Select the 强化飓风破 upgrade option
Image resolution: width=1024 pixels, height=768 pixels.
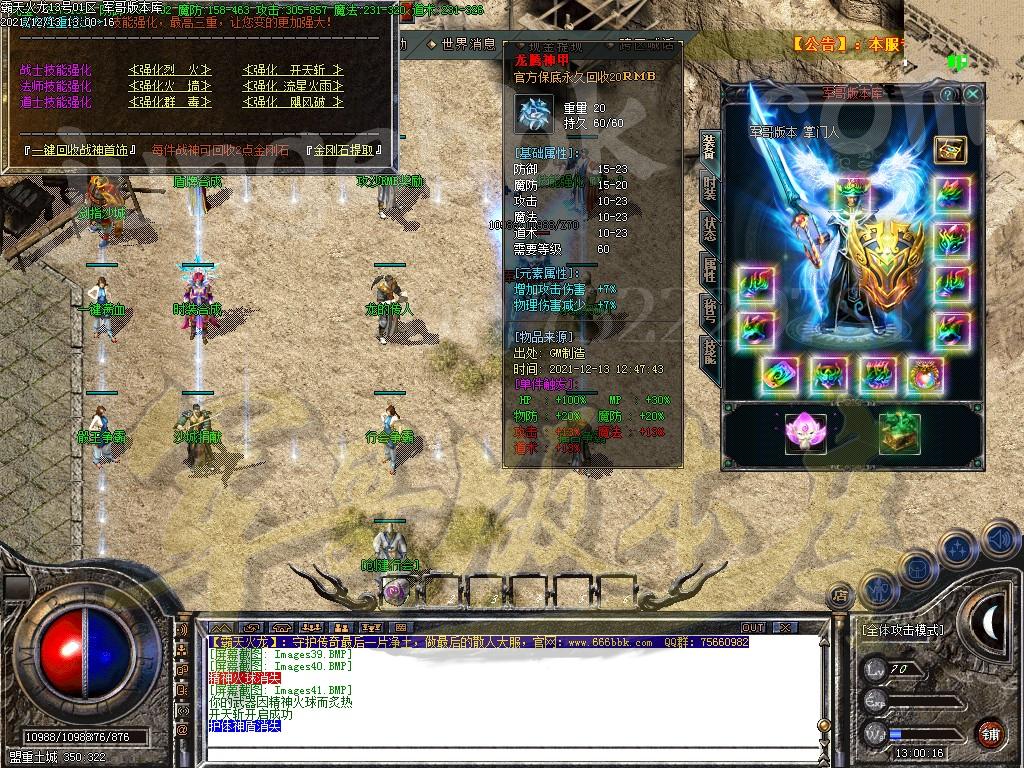(x=292, y=102)
